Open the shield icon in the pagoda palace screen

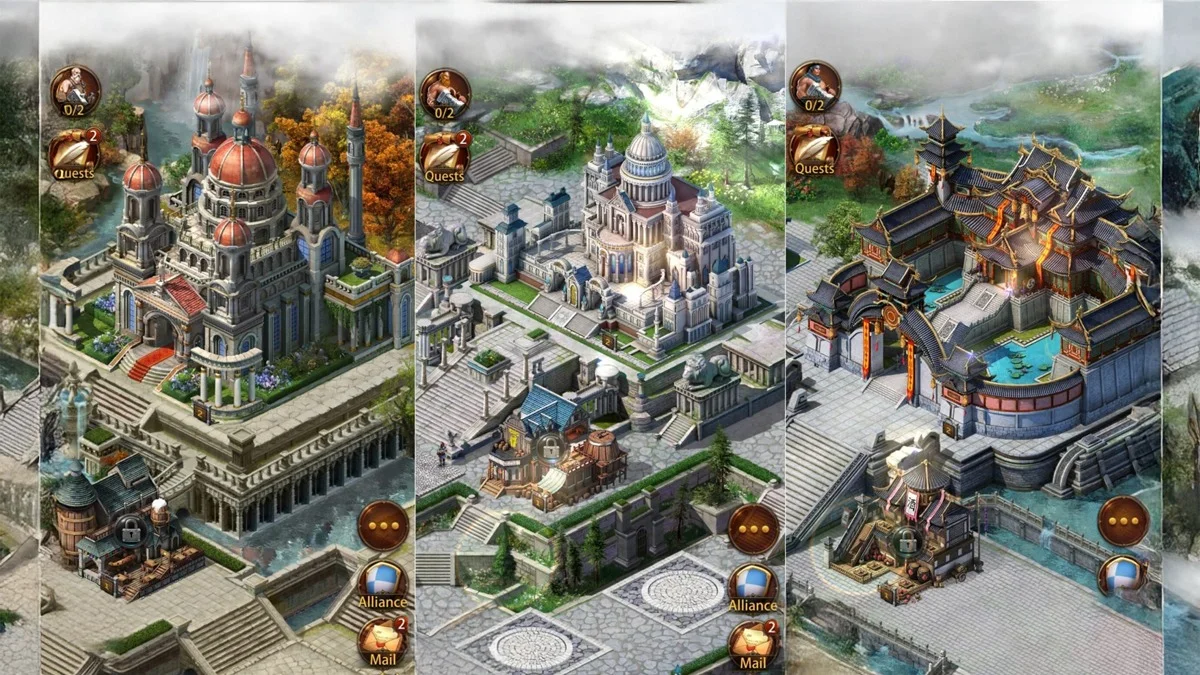[x=1123, y=577]
